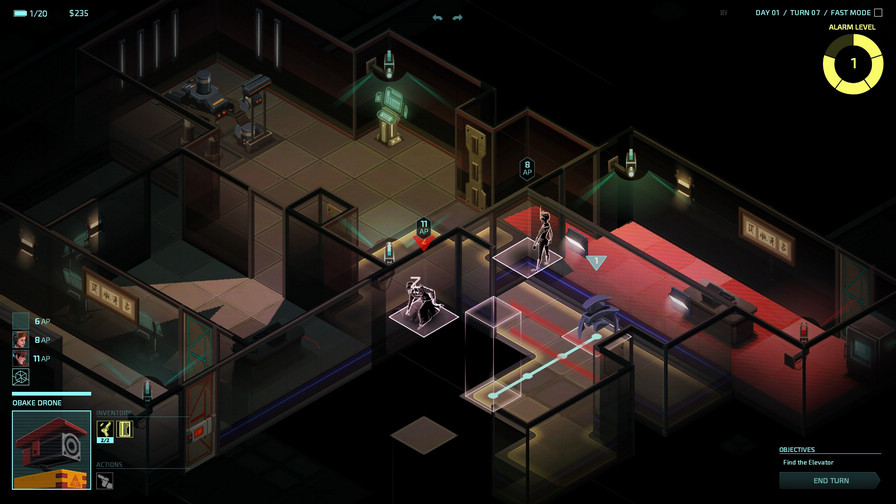This screenshot has width=896, height=504.
Task: Select the yellow door item in inventory
Action: coord(125,429)
